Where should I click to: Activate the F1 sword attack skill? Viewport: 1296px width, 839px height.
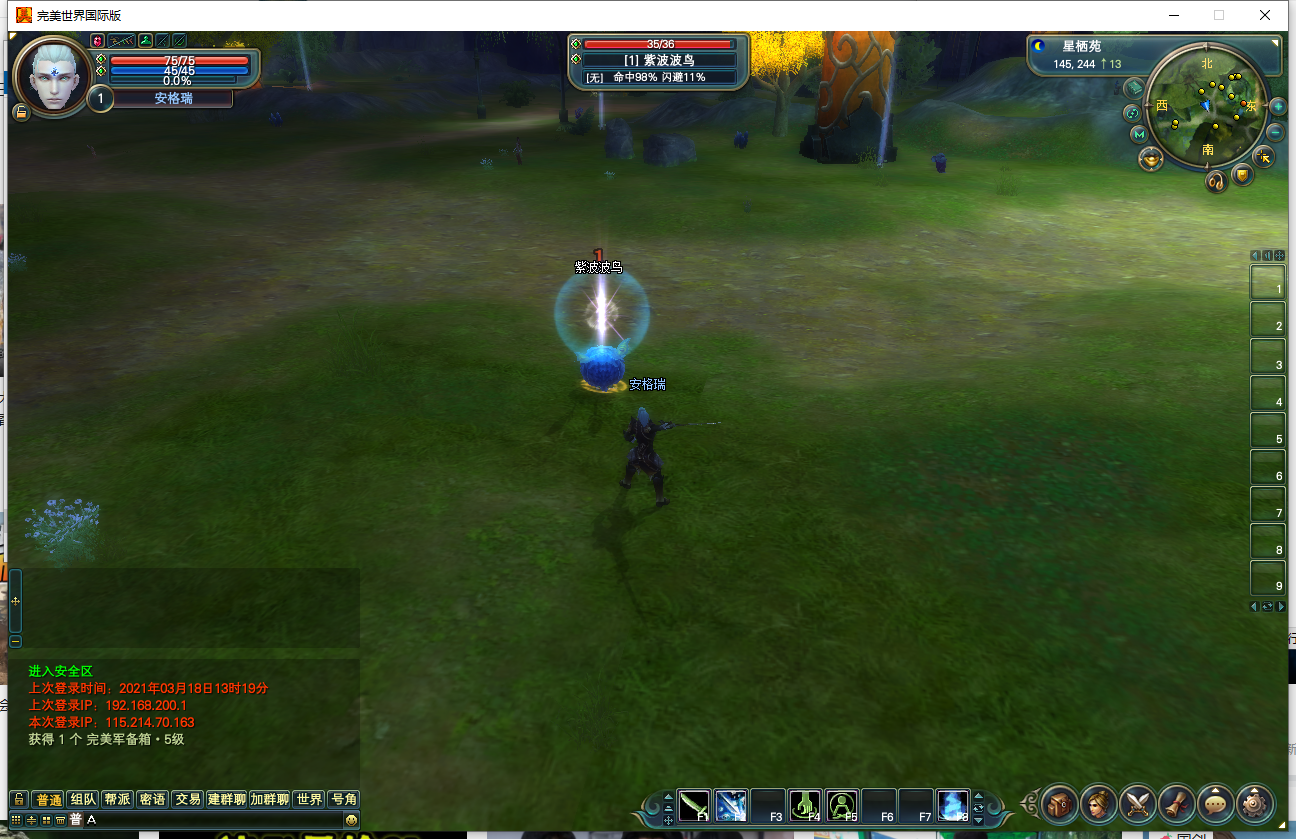point(694,805)
